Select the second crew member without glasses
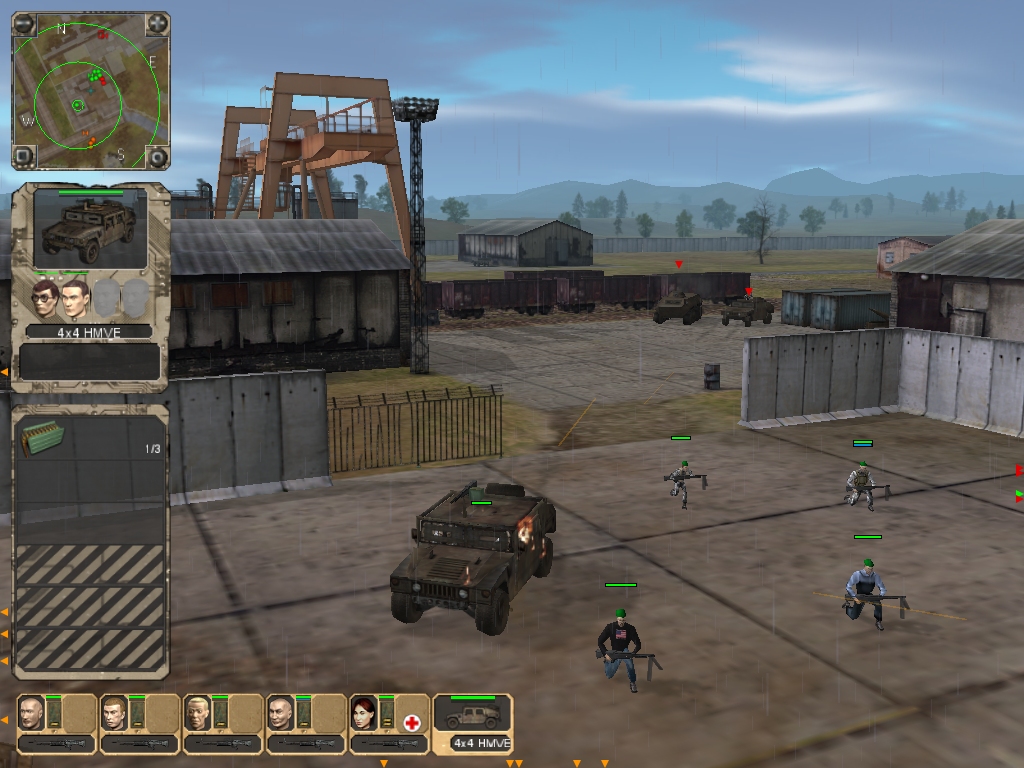 pos(76,298)
